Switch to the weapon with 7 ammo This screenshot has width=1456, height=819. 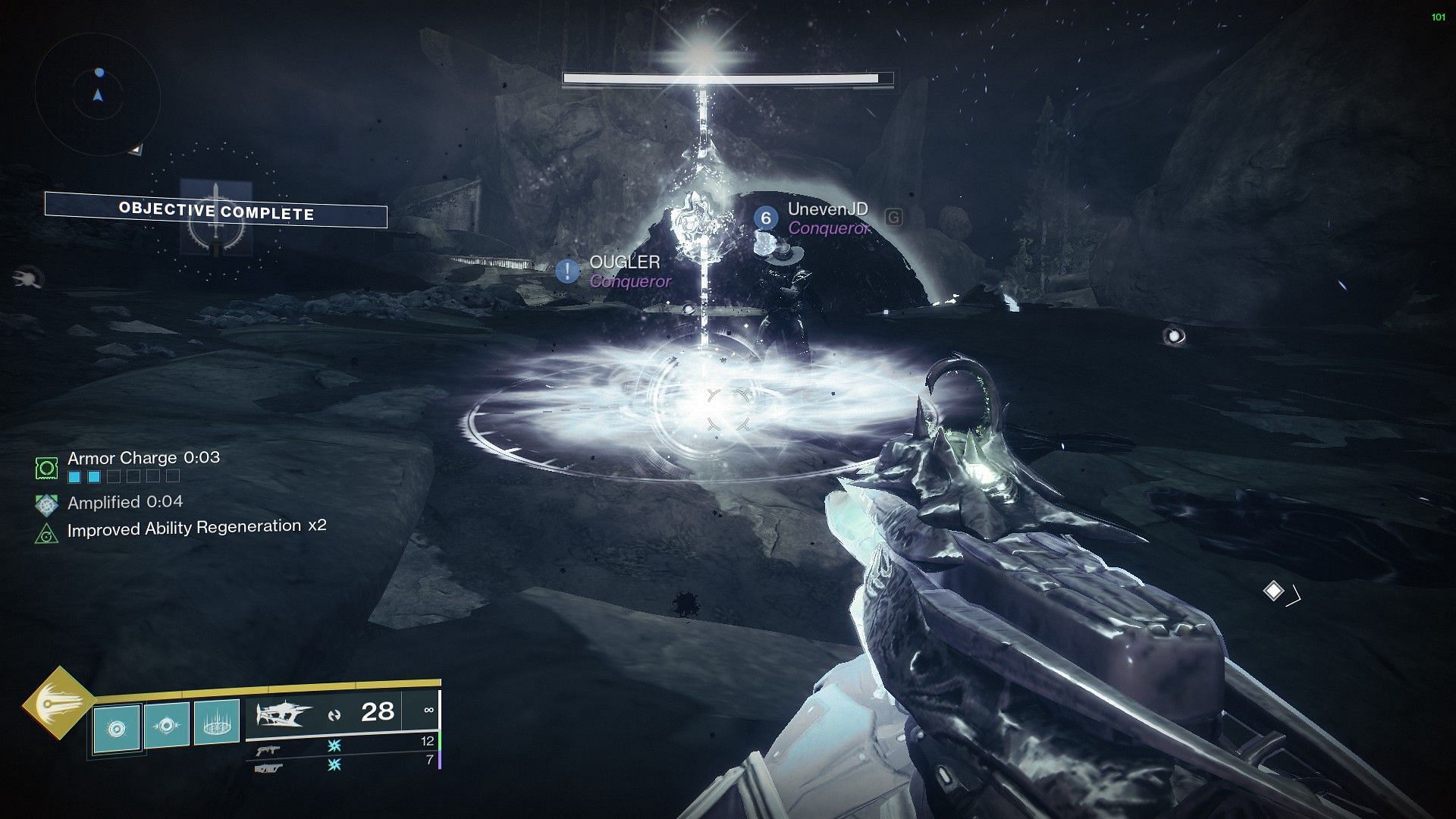click(x=268, y=768)
